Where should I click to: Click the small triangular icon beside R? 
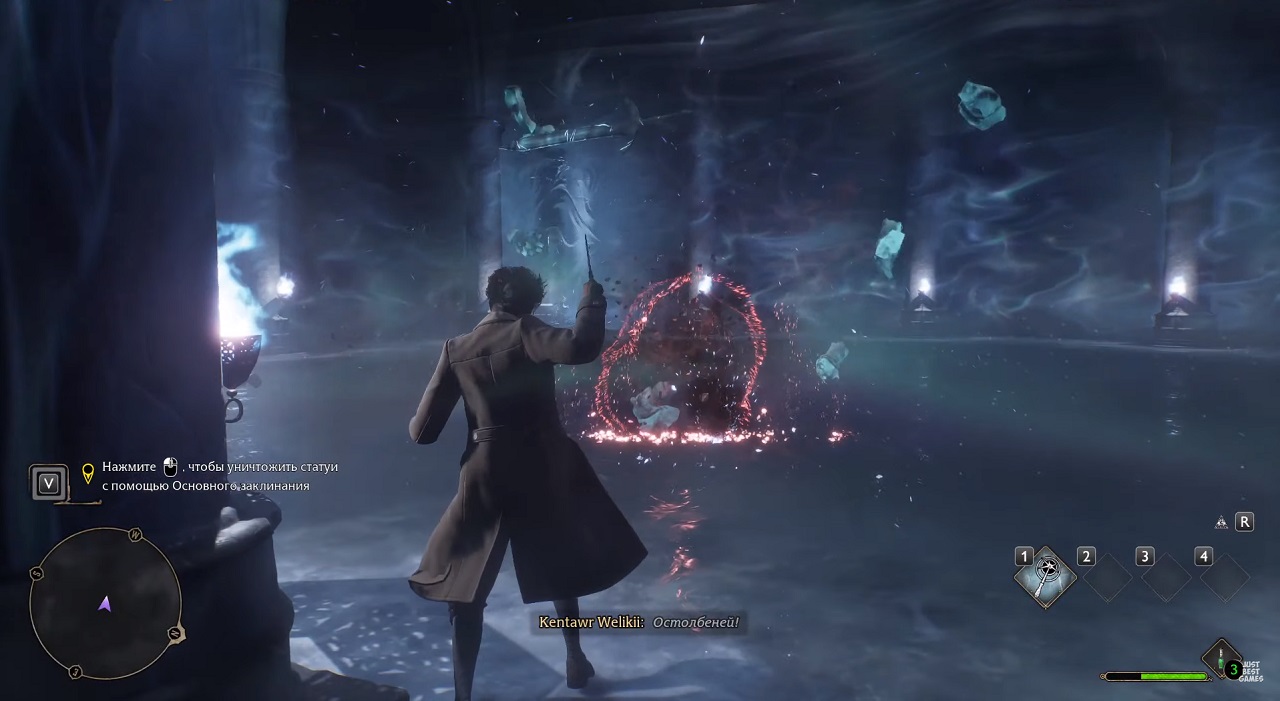pos(1221,522)
